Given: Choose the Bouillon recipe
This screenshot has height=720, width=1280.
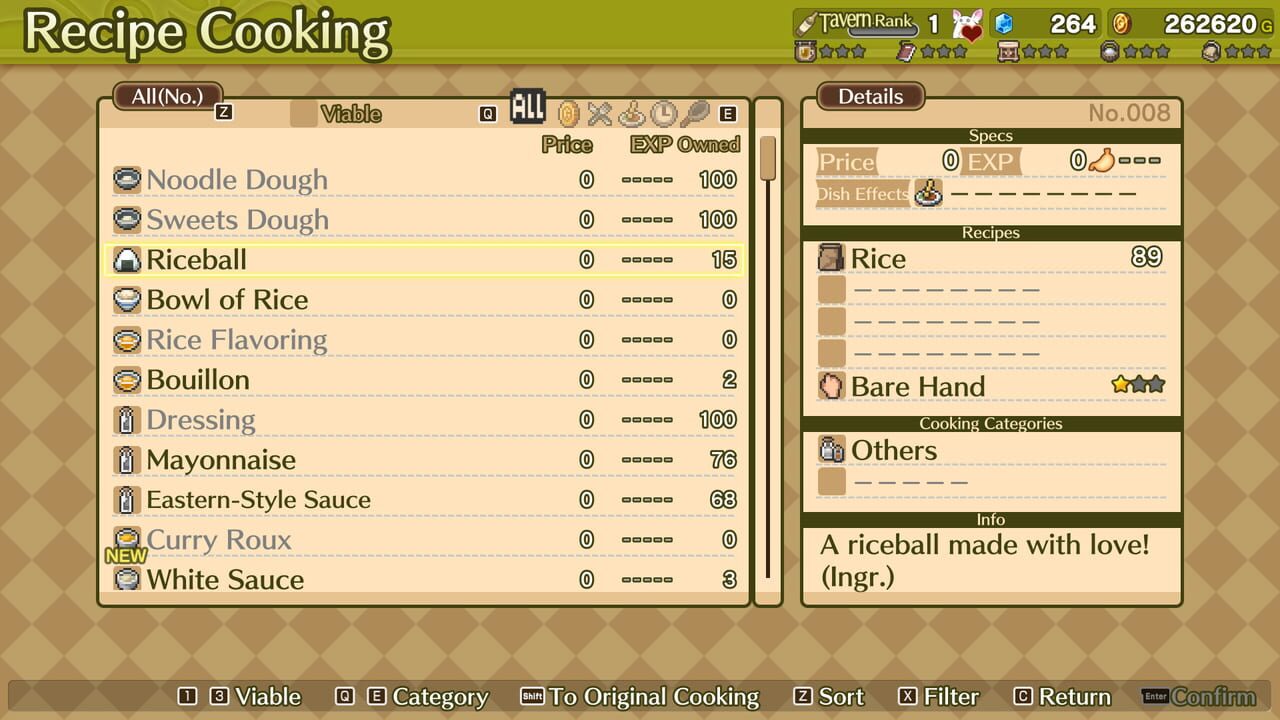Looking at the screenshot, I should 198,380.
